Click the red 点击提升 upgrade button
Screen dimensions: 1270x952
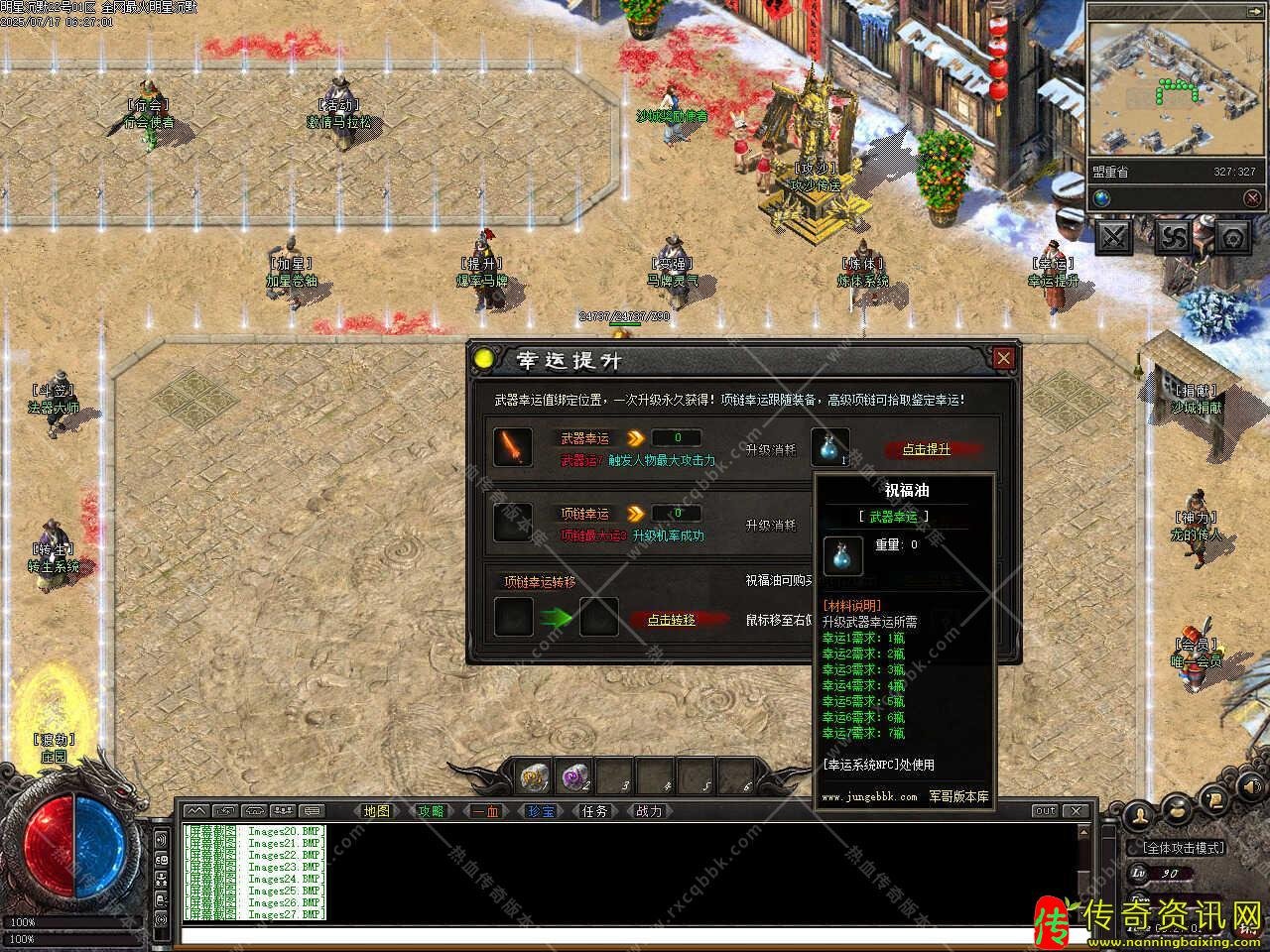pos(926,449)
